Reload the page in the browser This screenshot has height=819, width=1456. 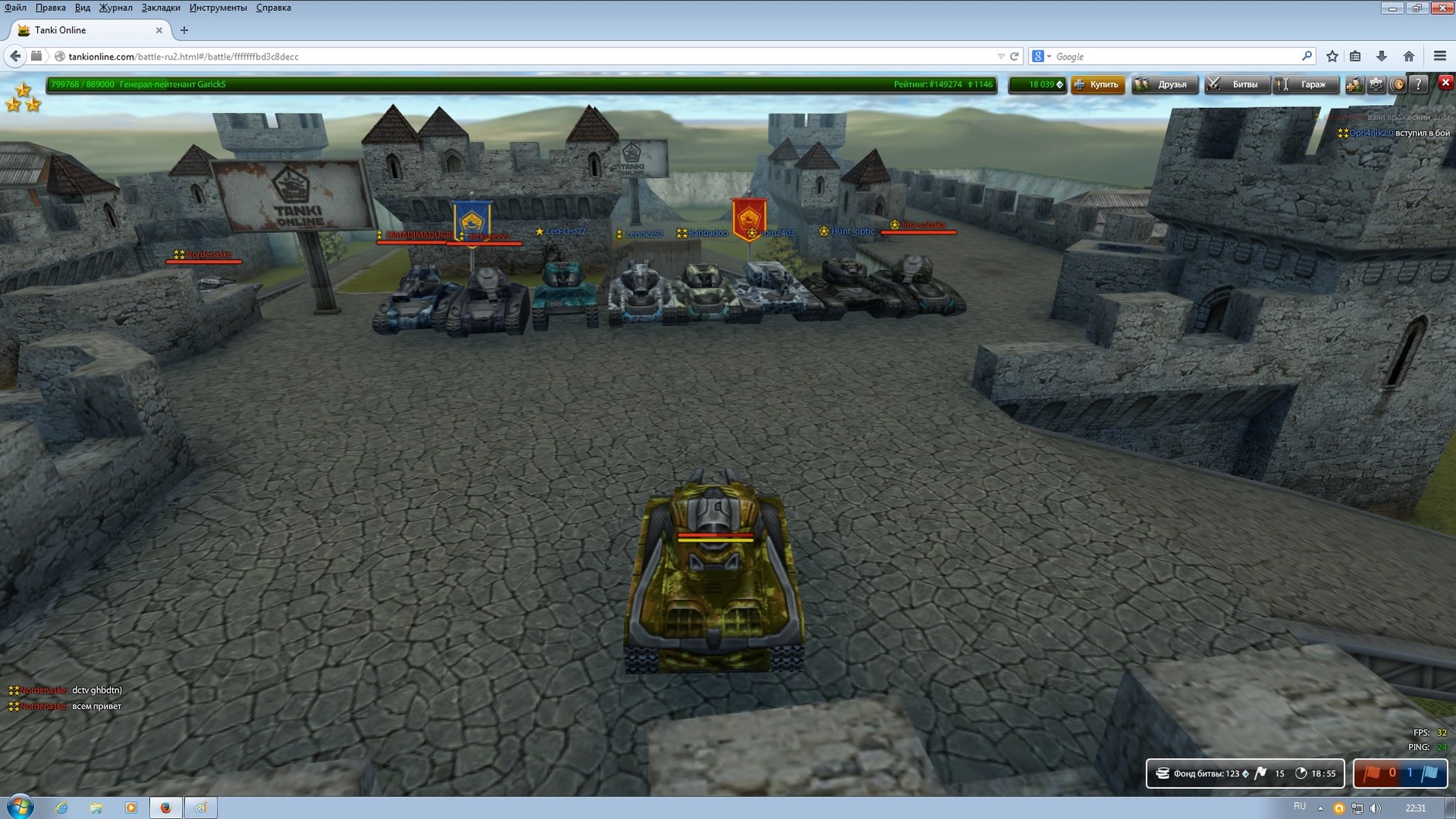1014,57
